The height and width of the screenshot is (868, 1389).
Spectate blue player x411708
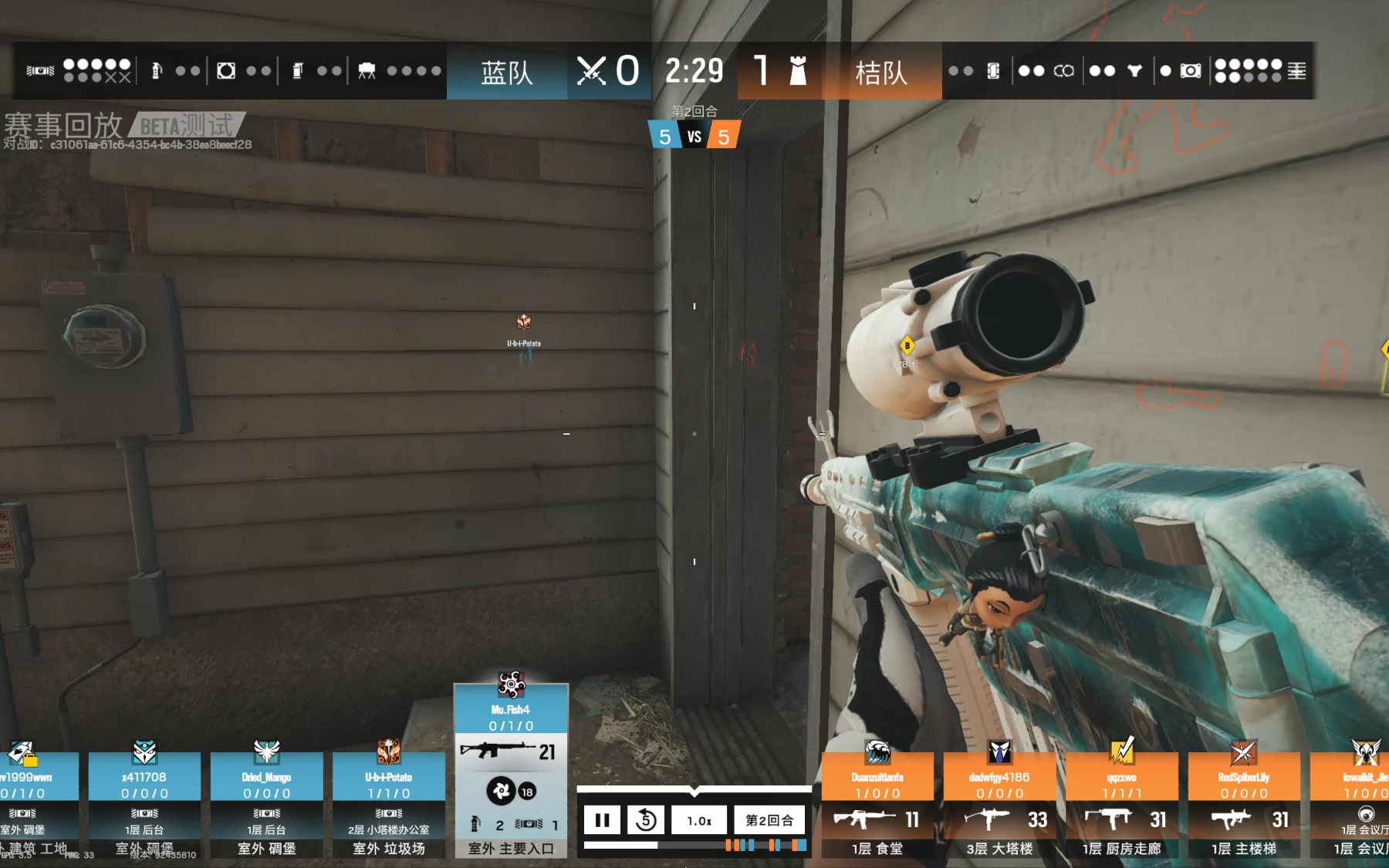click(144, 802)
